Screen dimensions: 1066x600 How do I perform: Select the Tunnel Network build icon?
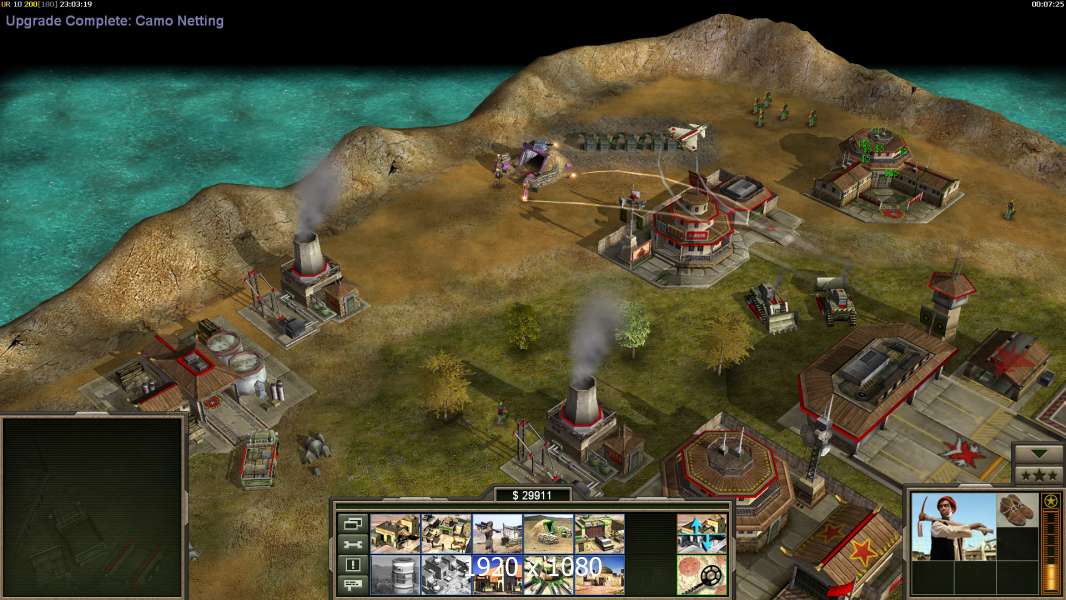pos(548,533)
